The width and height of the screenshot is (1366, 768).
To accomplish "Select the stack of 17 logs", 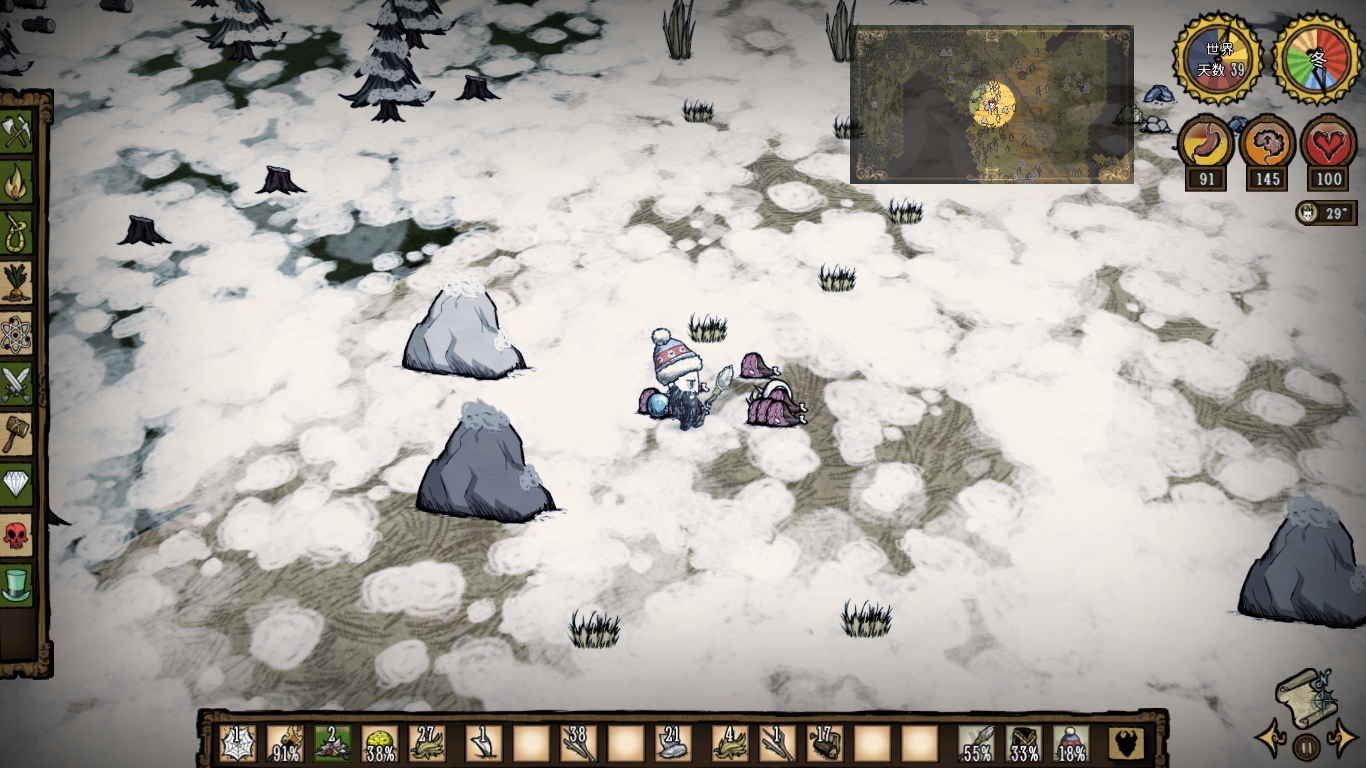I will tap(824, 744).
